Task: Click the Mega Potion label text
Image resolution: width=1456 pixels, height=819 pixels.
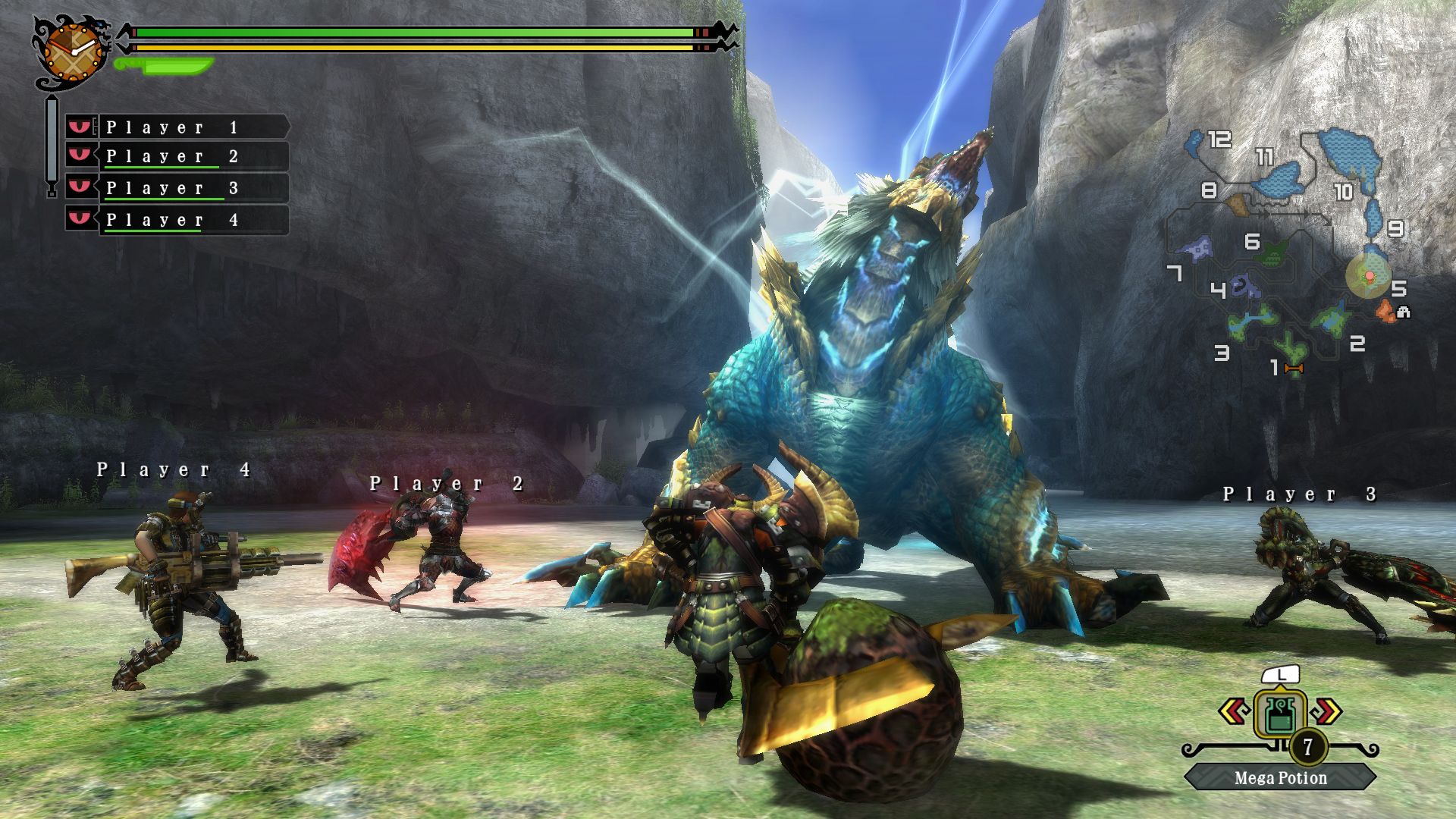Action: 1281,777
